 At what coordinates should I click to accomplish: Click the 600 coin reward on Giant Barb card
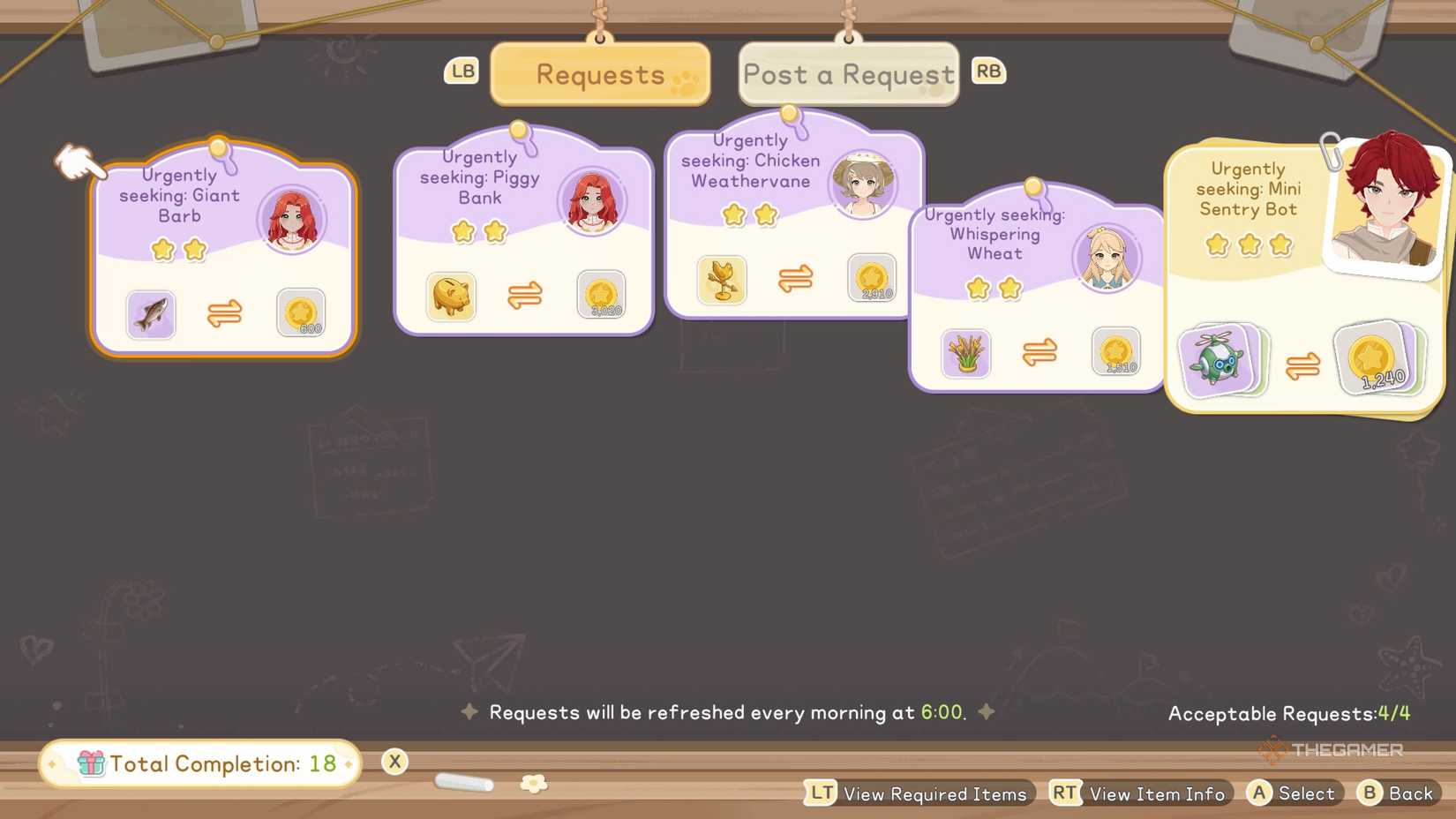[302, 313]
